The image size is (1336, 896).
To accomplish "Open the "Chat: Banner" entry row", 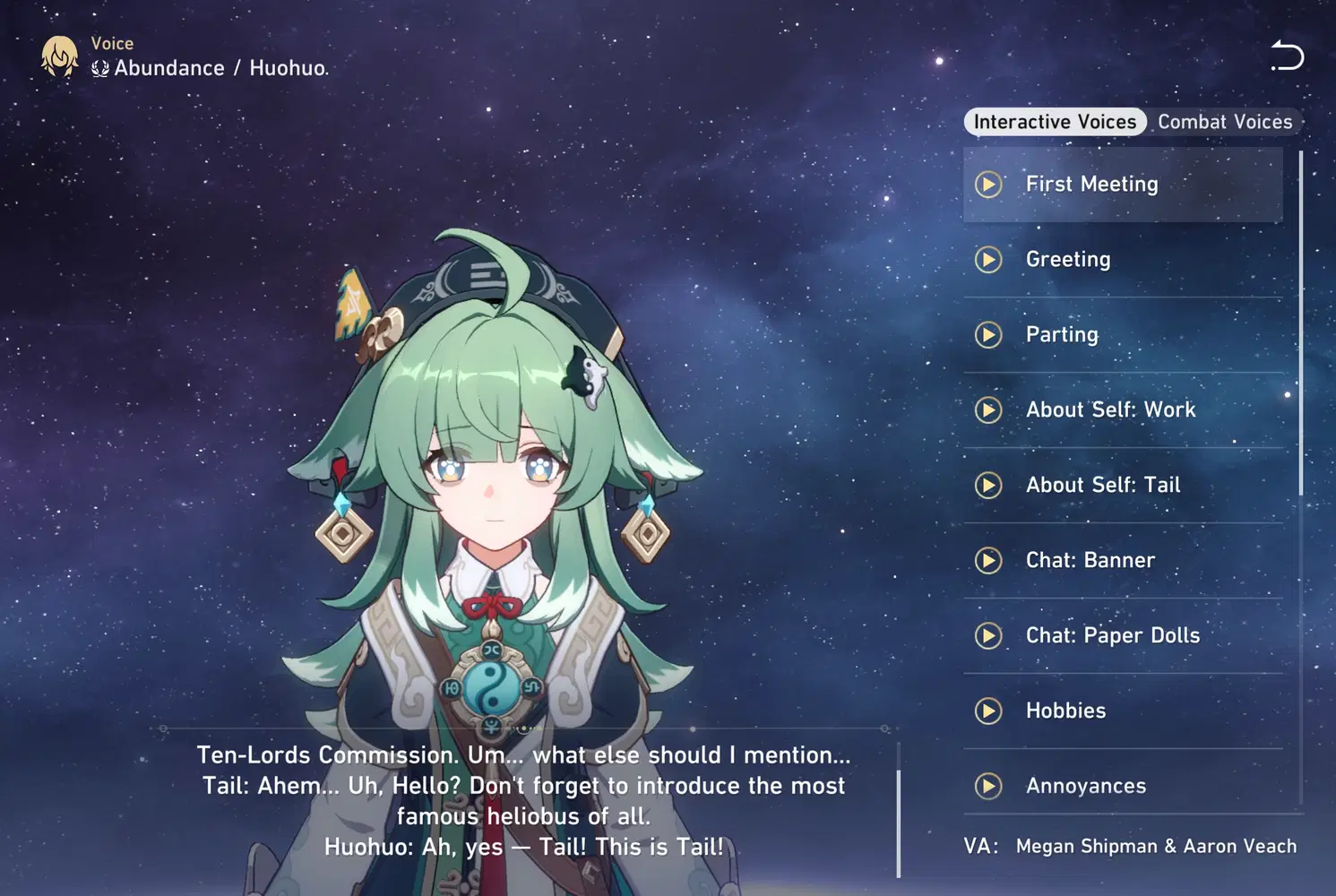I will click(x=1122, y=560).
